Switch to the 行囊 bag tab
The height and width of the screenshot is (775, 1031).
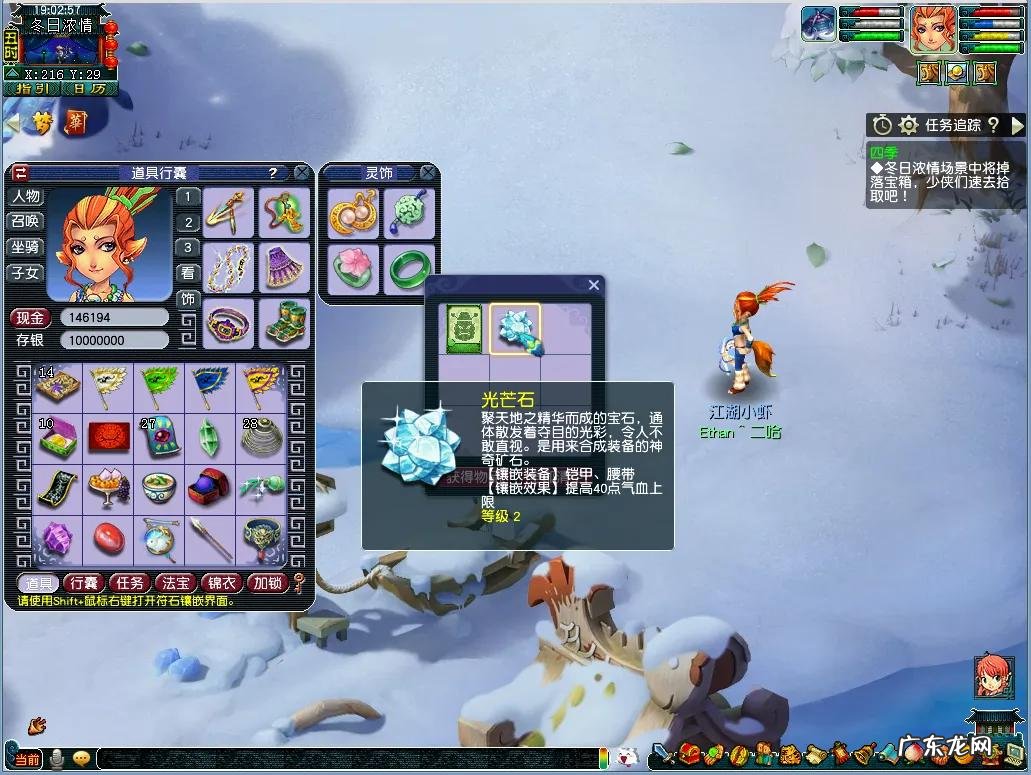point(84,583)
